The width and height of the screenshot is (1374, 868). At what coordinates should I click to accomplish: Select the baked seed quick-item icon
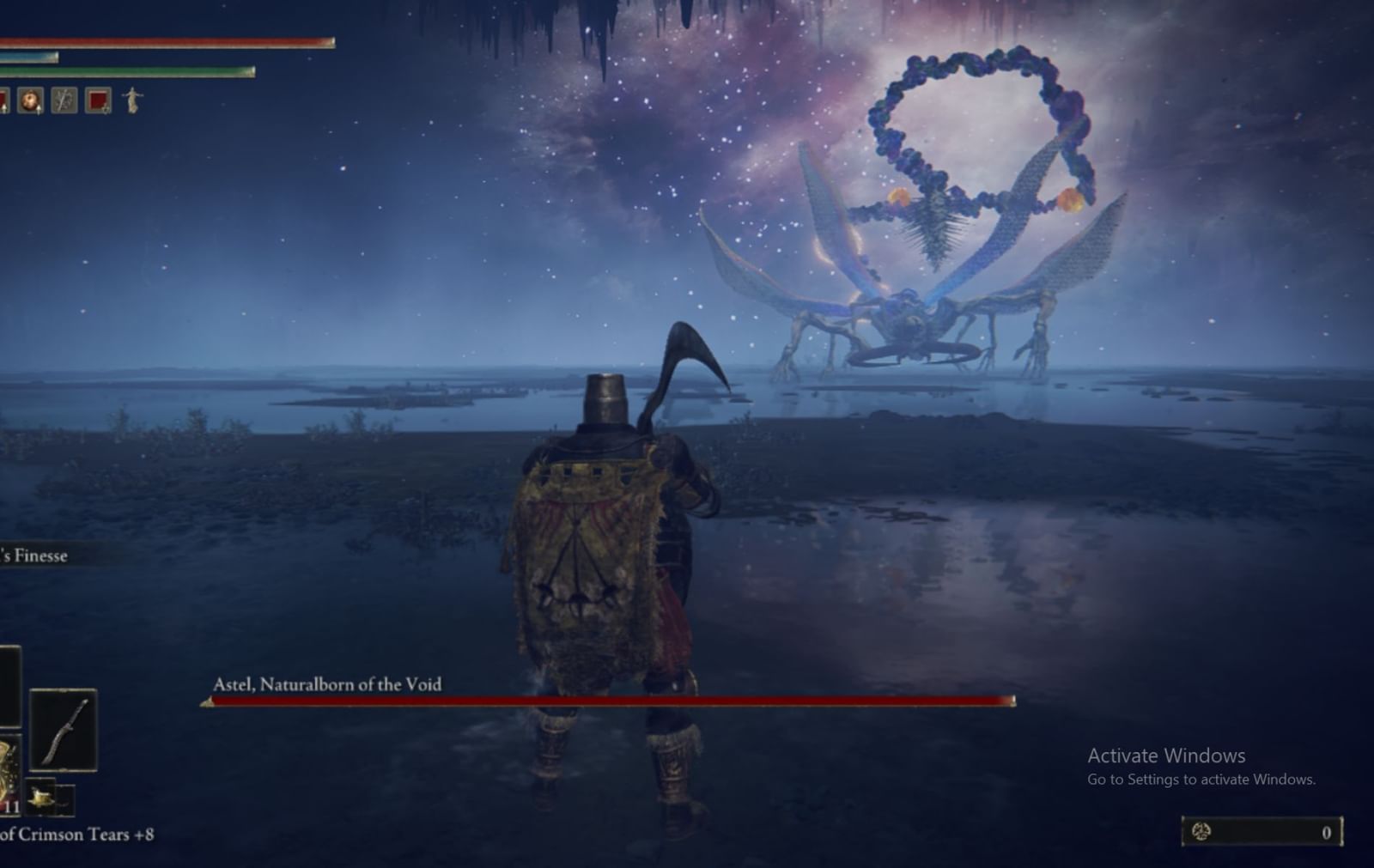31,100
